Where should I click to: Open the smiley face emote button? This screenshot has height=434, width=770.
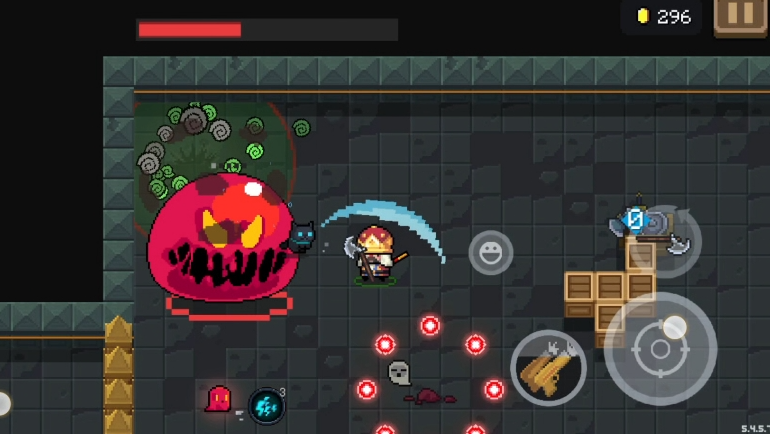[491, 253]
